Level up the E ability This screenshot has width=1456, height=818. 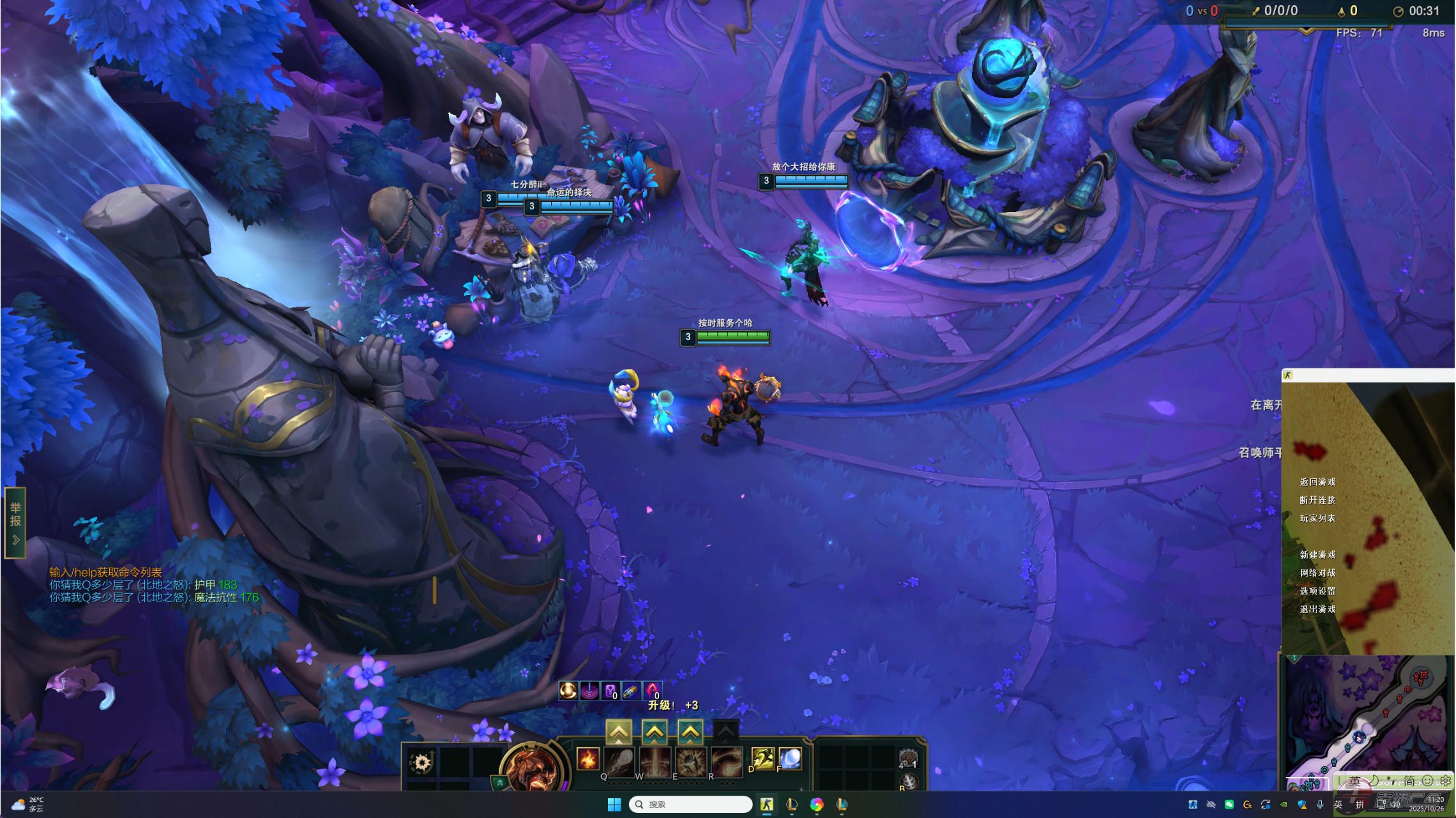(690, 732)
